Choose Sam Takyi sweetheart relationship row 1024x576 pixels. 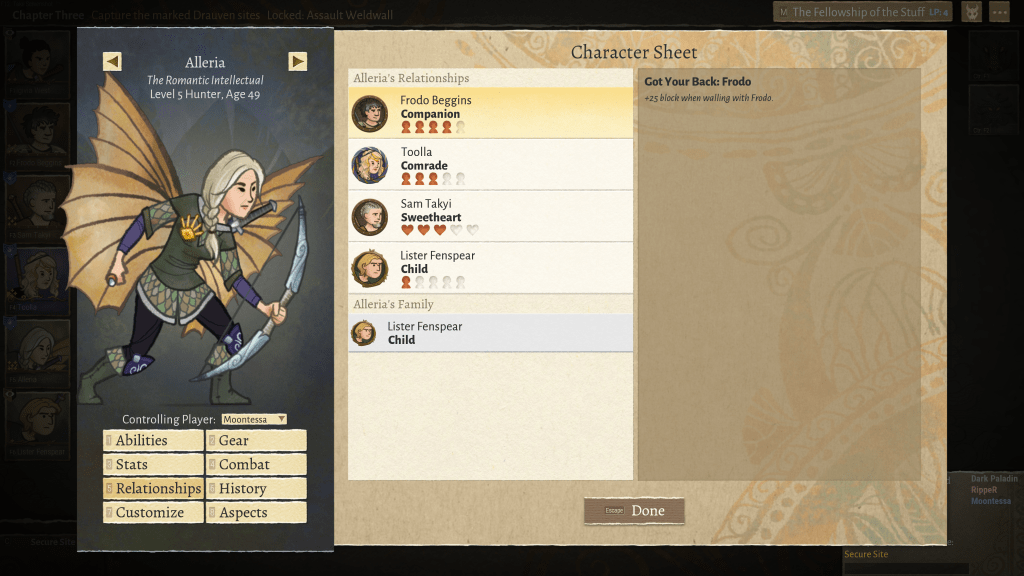[x=490, y=217]
